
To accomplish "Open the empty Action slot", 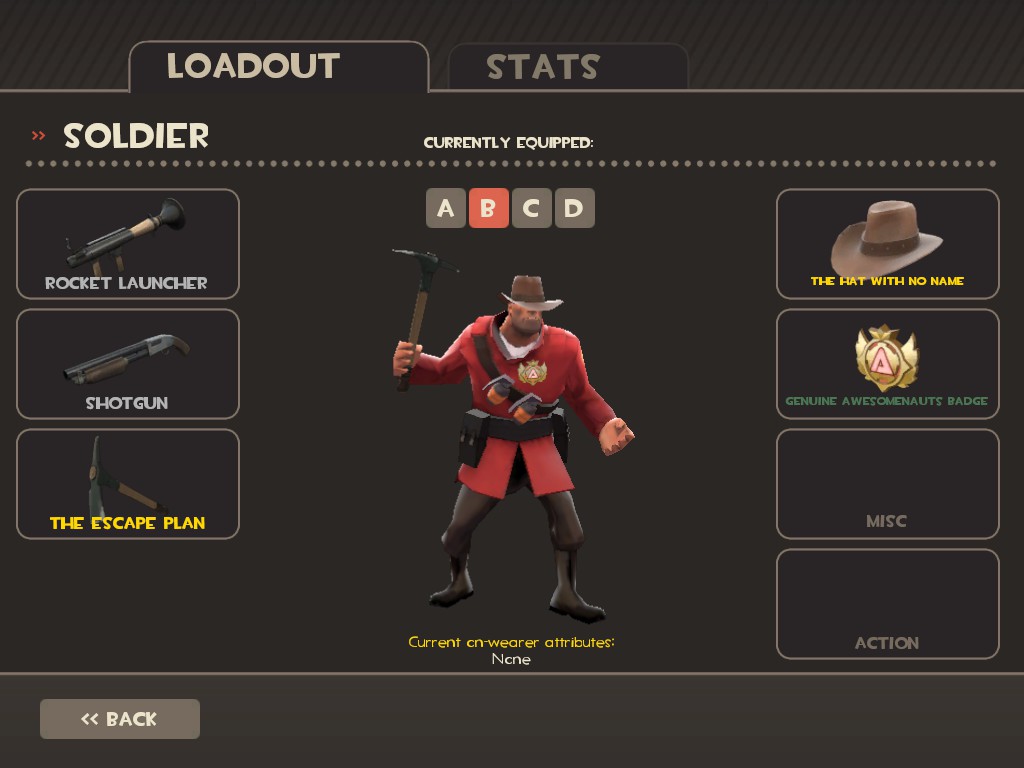I will click(x=888, y=604).
